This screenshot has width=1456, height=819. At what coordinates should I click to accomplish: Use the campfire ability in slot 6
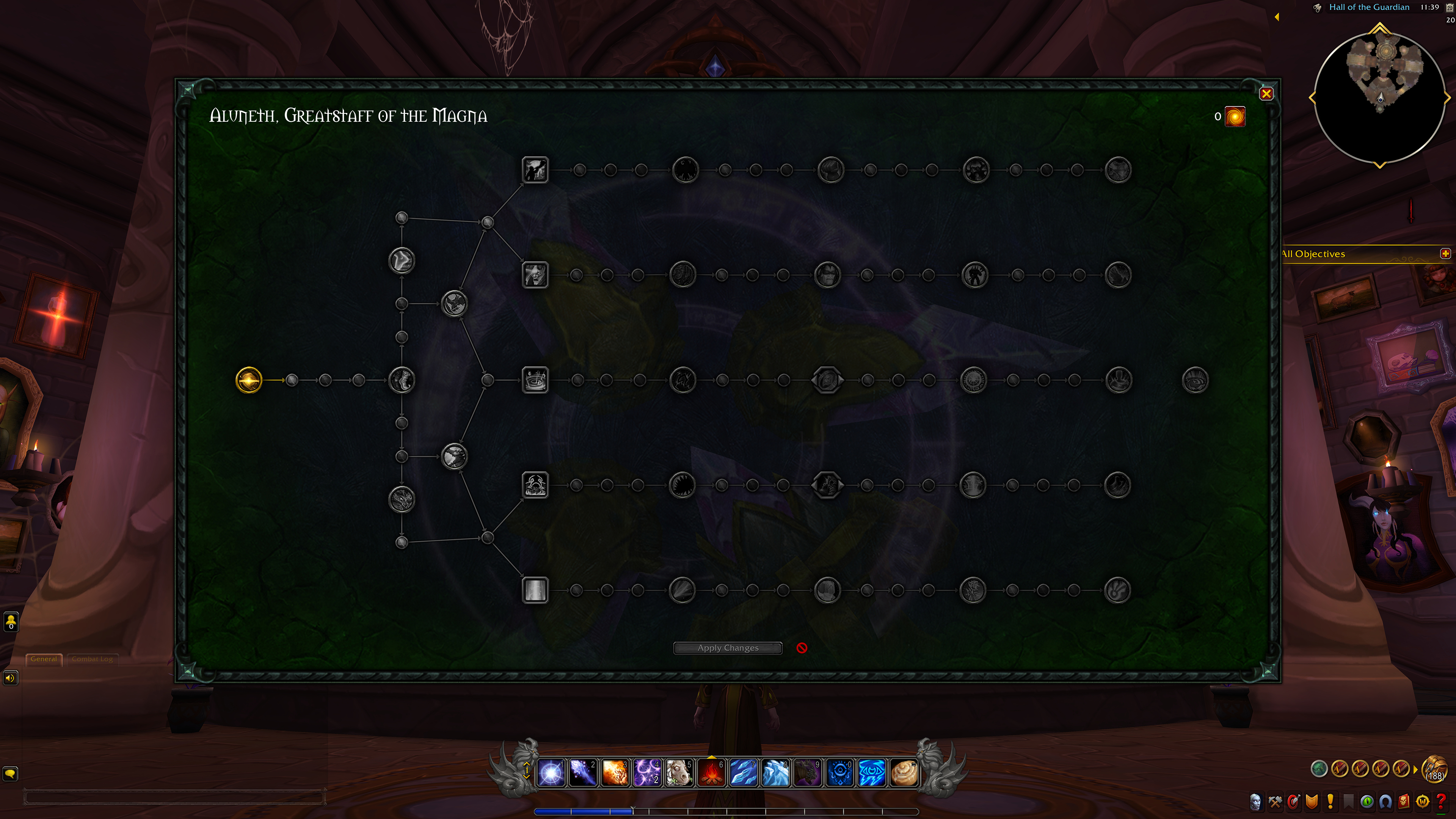click(712, 773)
